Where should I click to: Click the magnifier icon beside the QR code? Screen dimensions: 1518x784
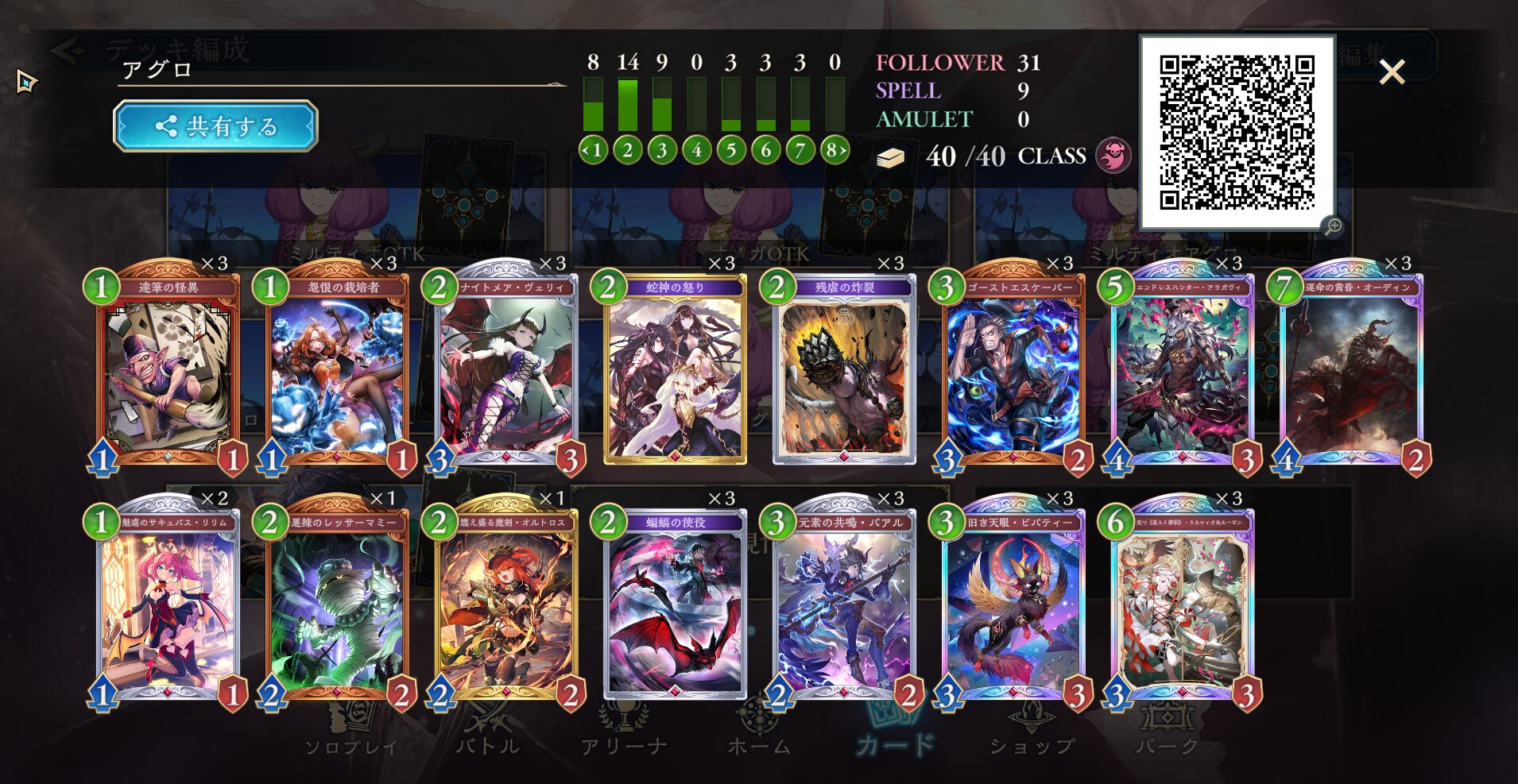(1333, 226)
